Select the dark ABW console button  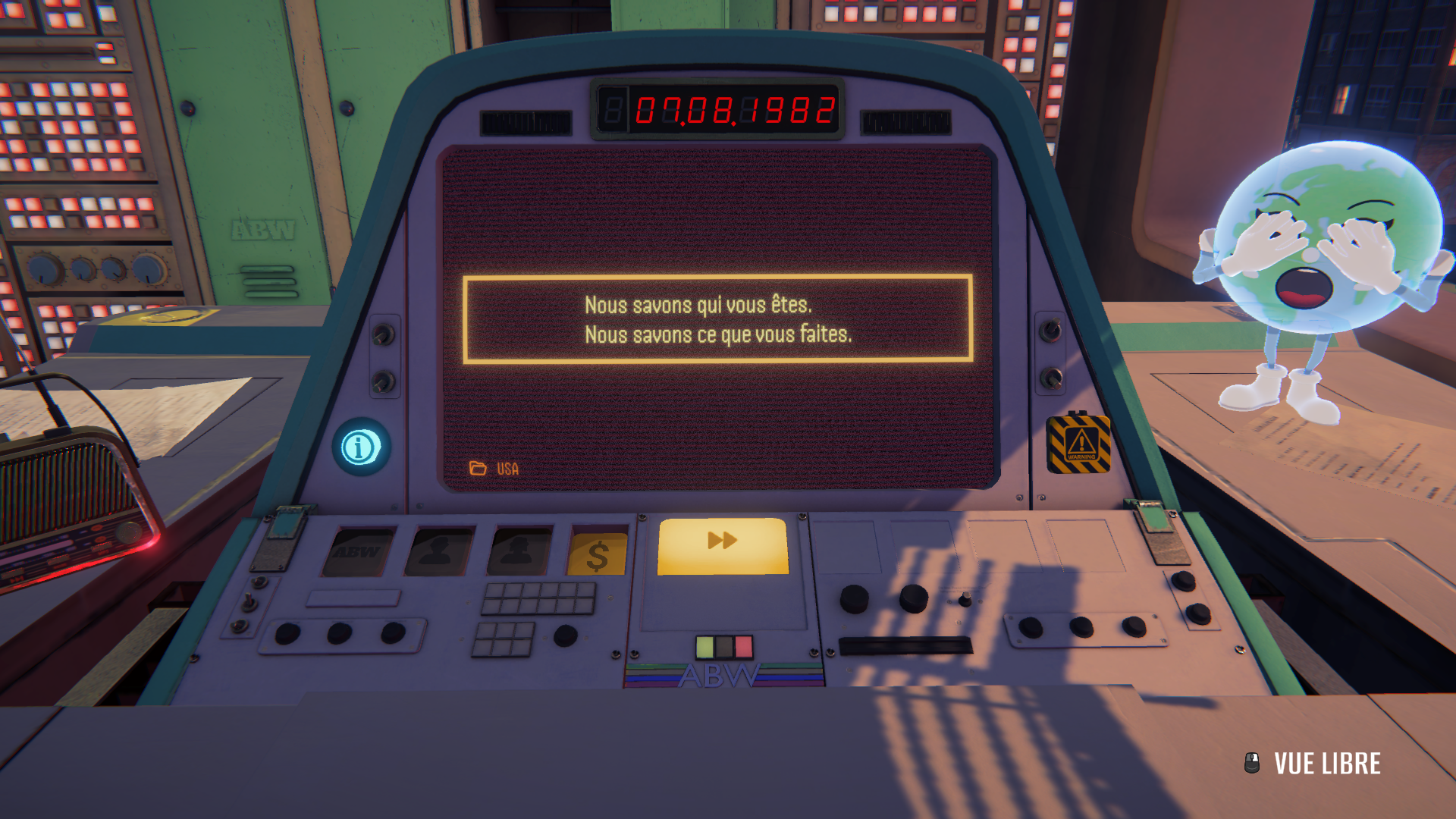click(x=358, y=552)
